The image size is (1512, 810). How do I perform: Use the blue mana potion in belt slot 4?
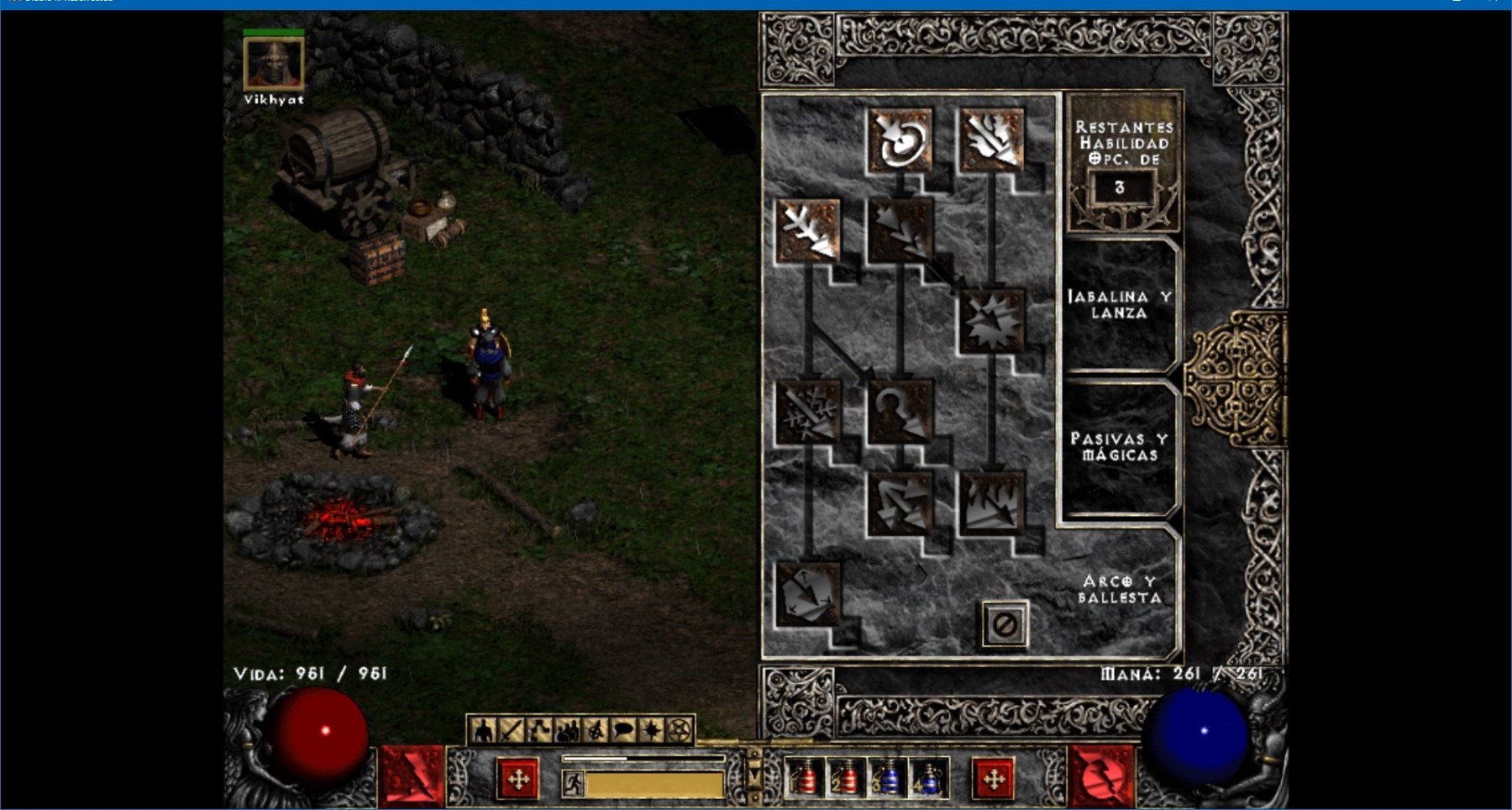click(x=930, y=778)
